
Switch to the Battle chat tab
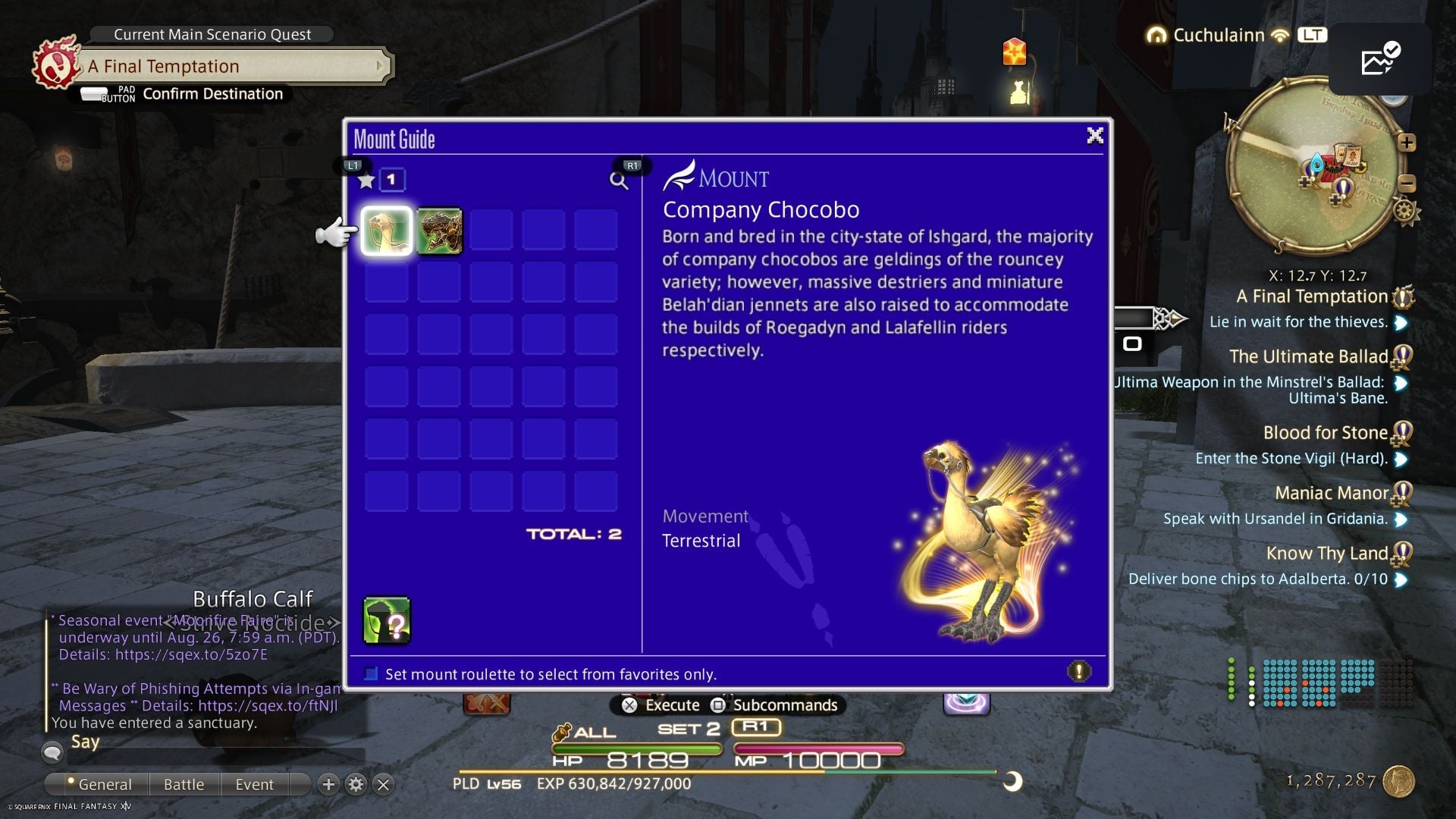(x=184, y=784)
